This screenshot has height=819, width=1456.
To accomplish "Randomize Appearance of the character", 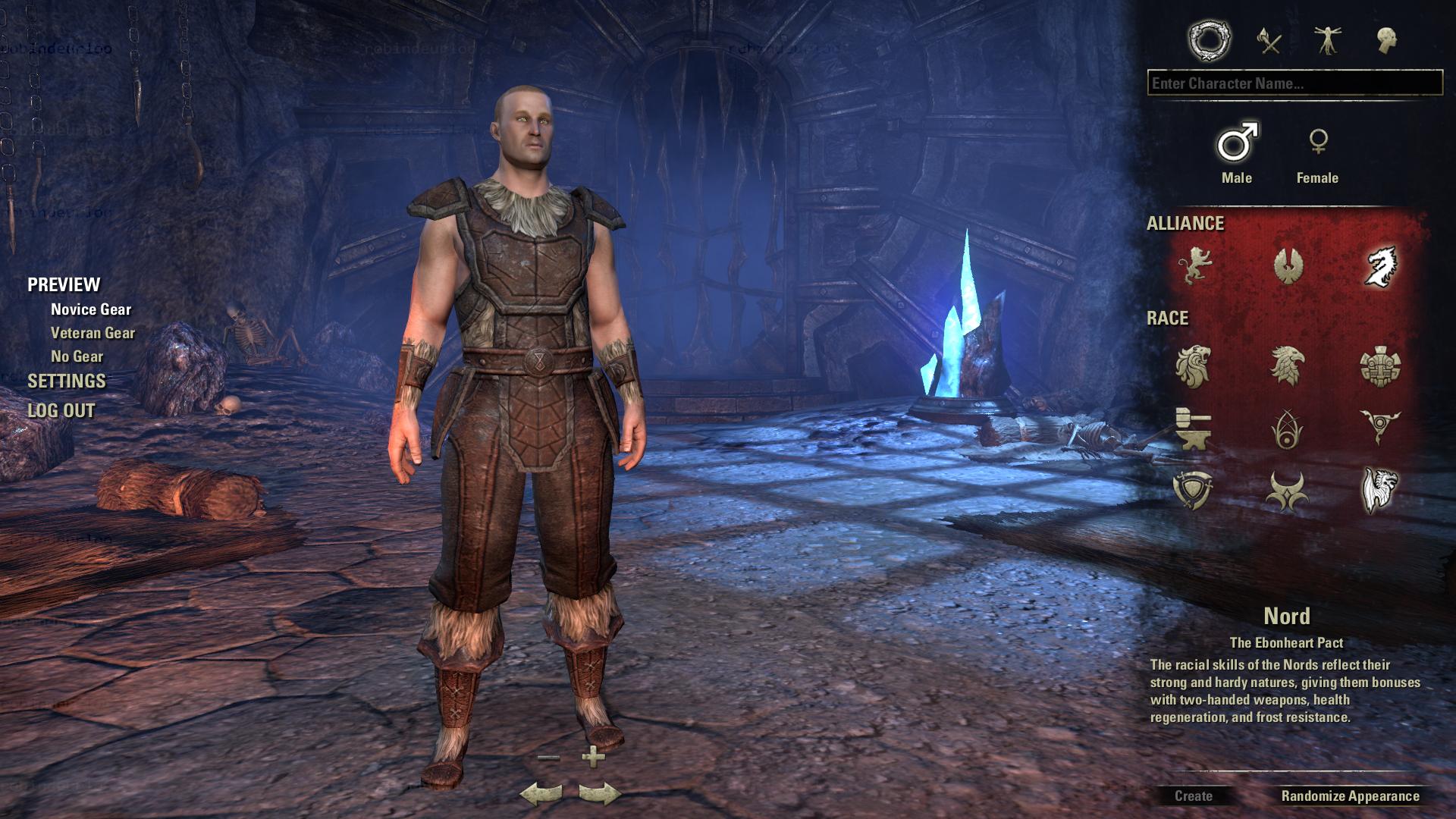I will [x=1350, y=796].
